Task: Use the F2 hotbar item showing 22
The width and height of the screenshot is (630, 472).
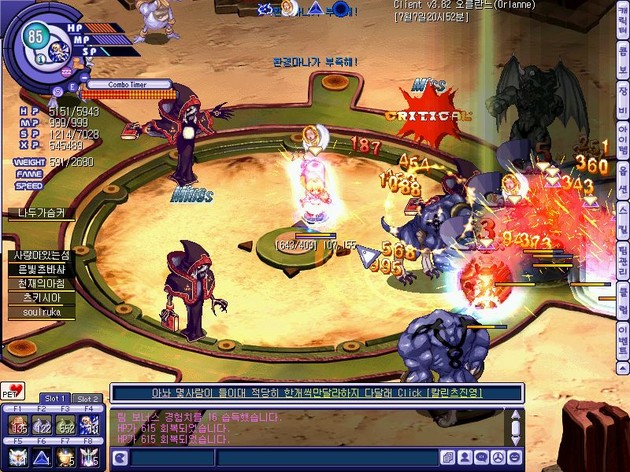Action: pyautogui.click(x=43, y=425)
